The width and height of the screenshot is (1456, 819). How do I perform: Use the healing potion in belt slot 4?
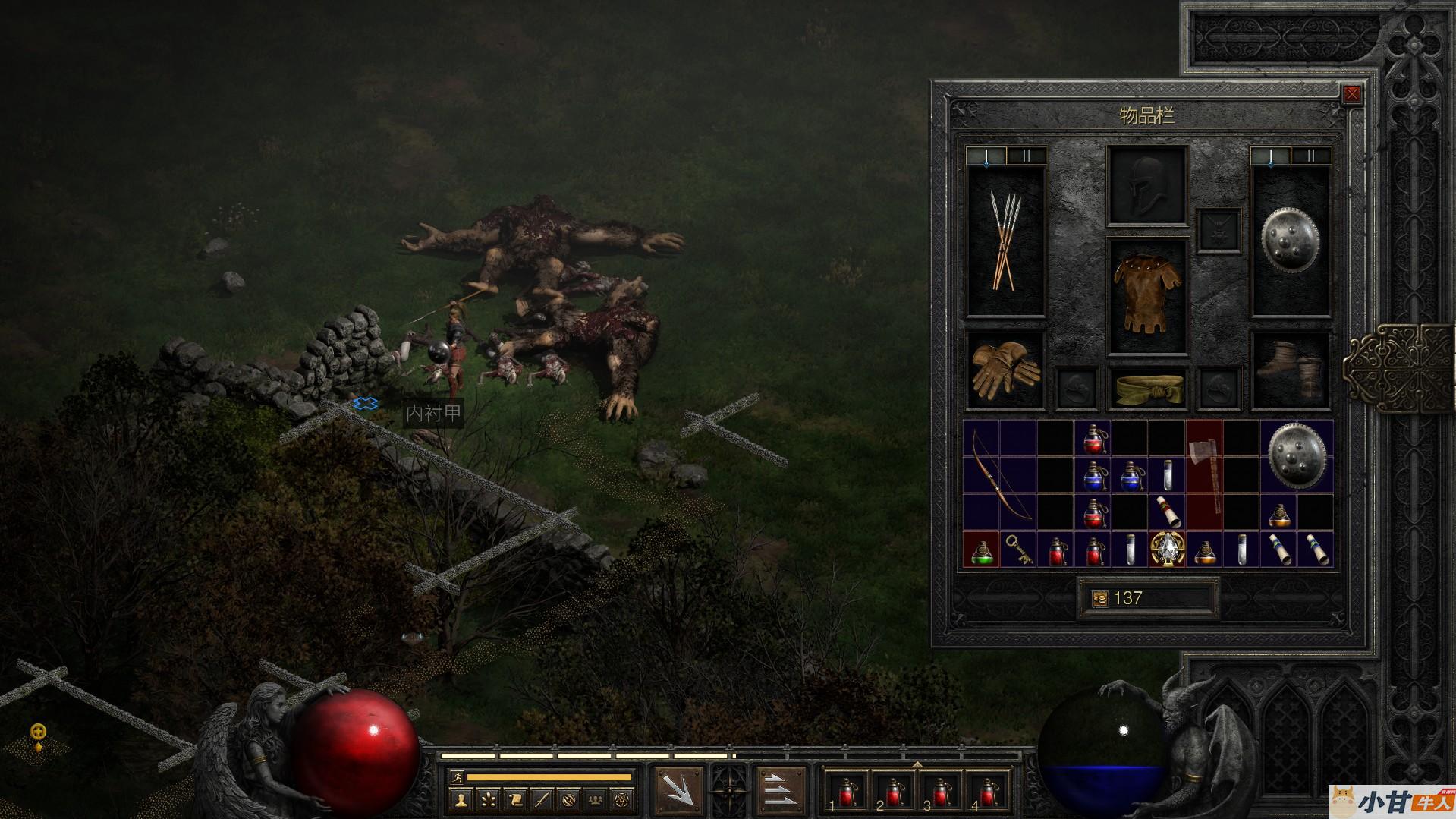[x=987, y=792]
